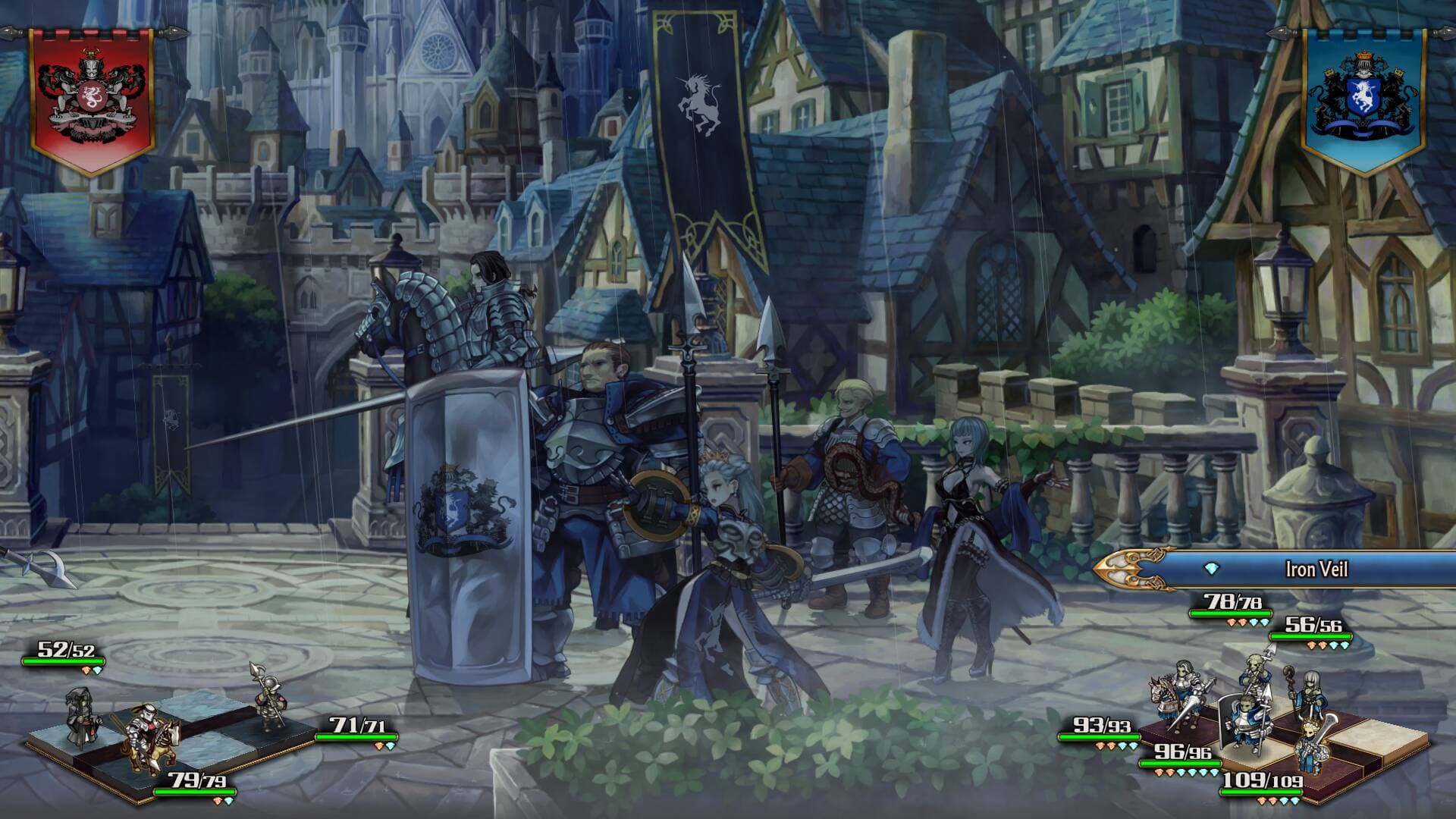Click the green health bar under 109/109
Viewport: 1456px width, 819px height.
tap(1260, 792)
